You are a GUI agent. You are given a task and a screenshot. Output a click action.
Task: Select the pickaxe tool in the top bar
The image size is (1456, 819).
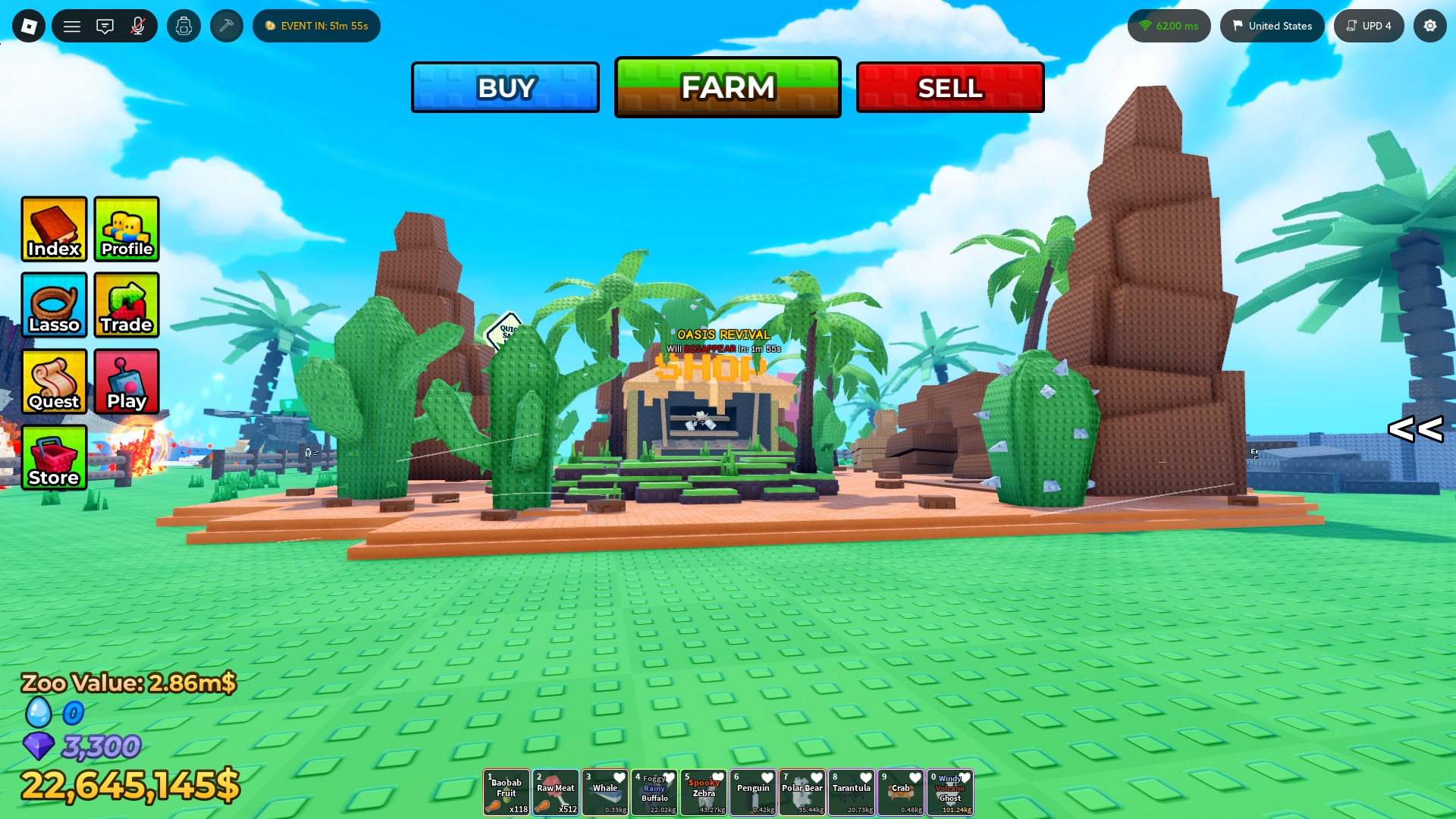tap(226, 25)
